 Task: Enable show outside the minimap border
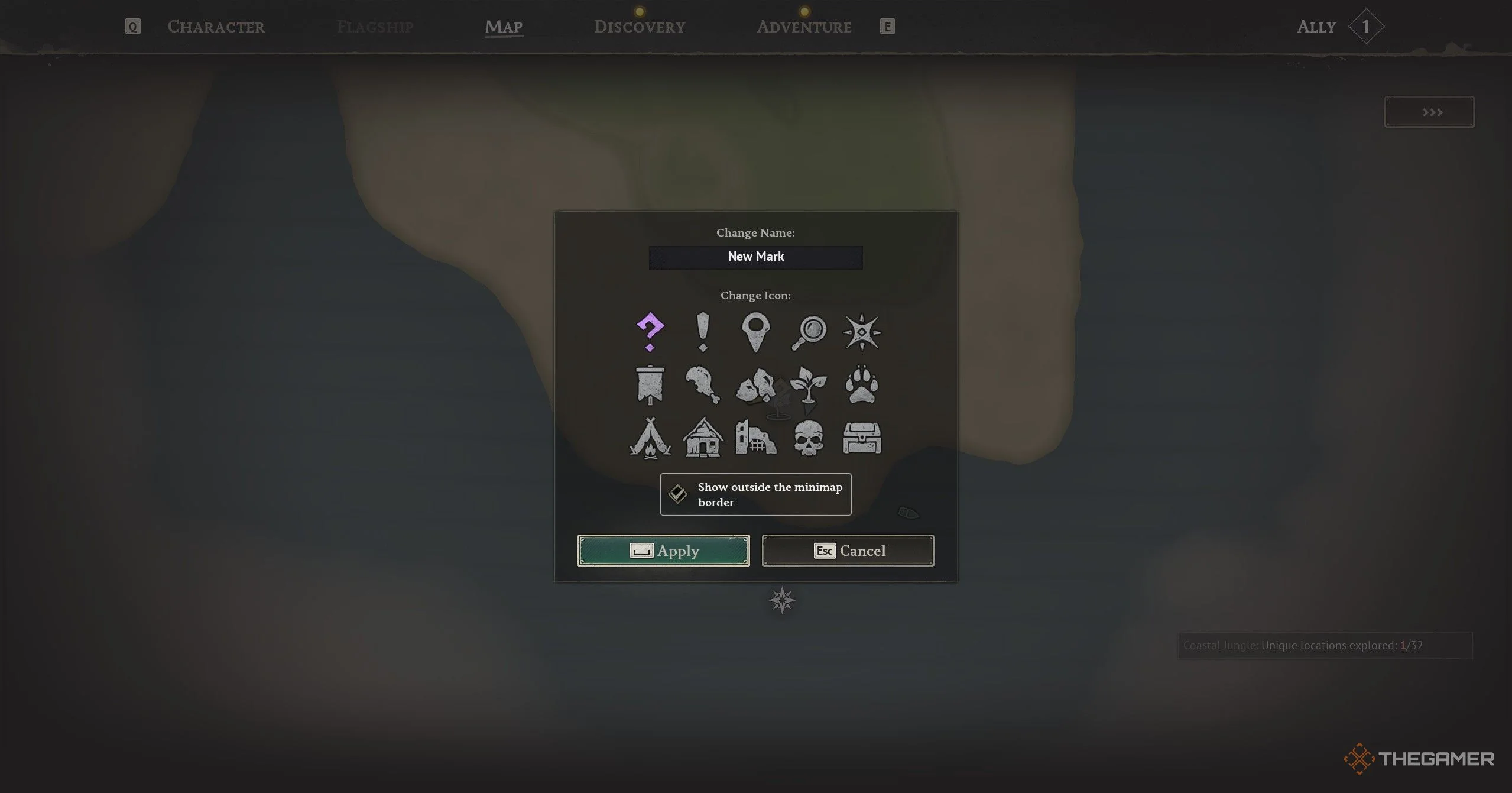pyautogui.click(x=677, y=494)
